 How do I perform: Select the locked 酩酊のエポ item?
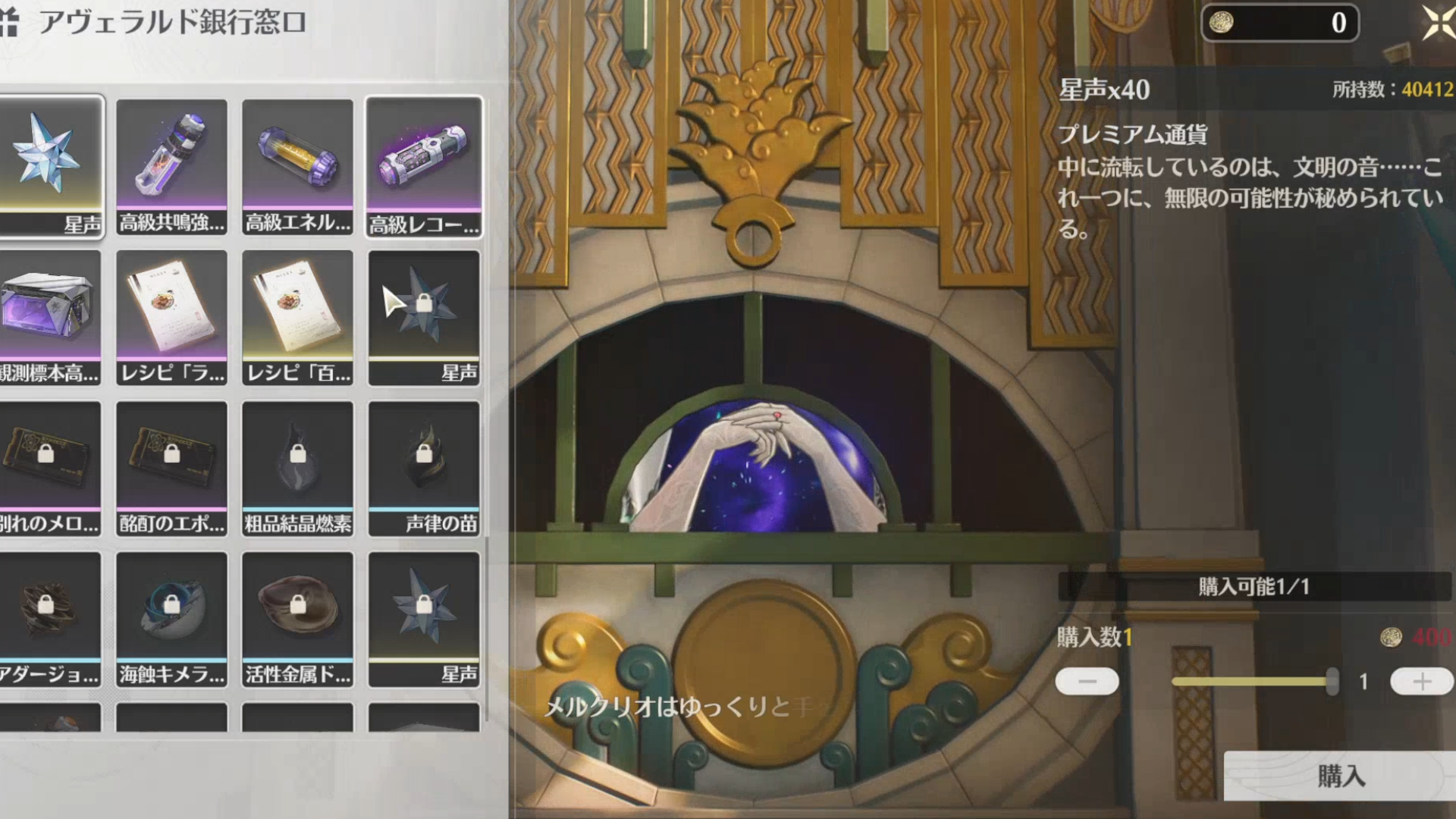[171, 468]
